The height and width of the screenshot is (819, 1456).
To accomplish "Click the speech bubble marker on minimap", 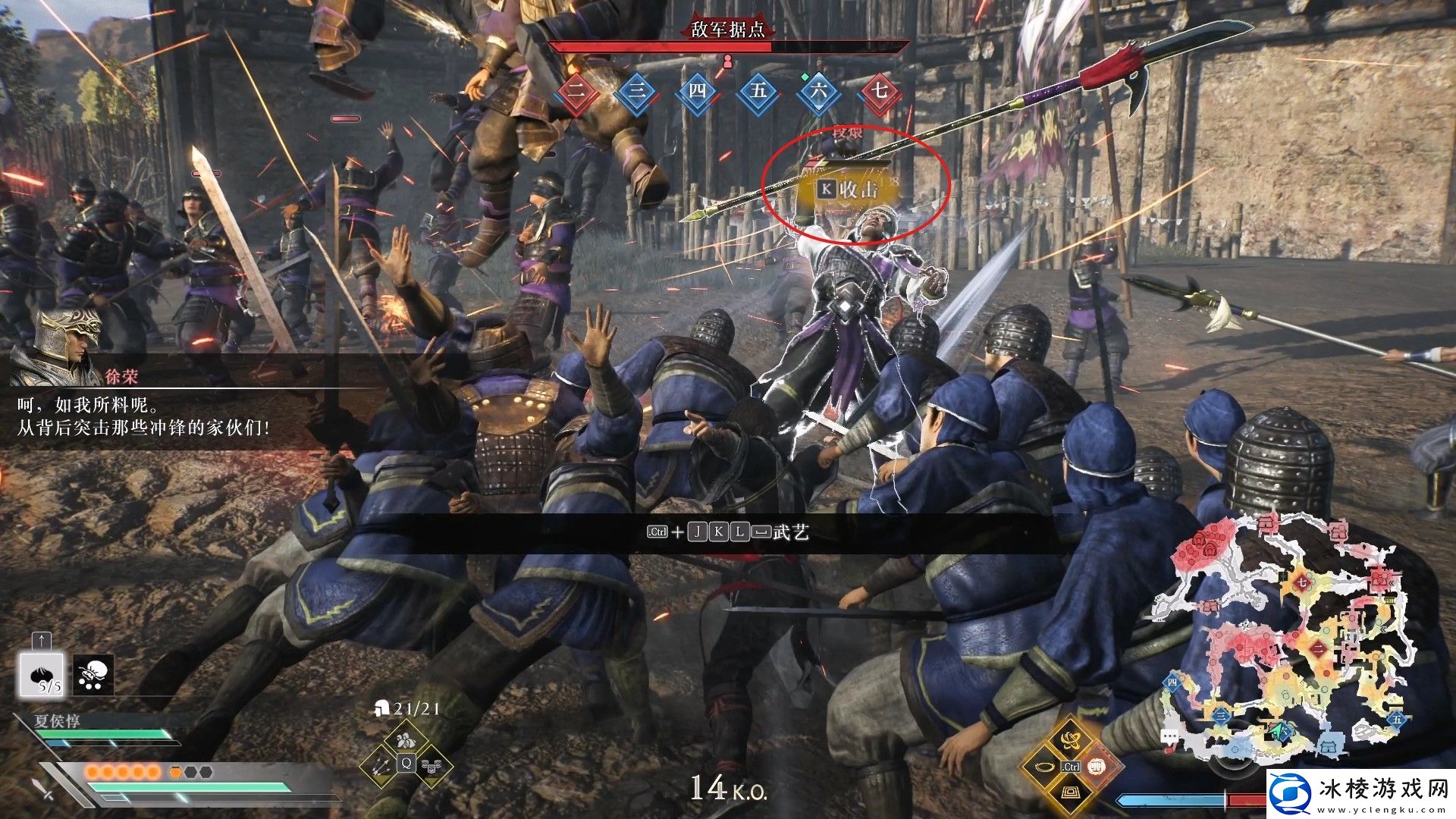I will point(1170,736).
